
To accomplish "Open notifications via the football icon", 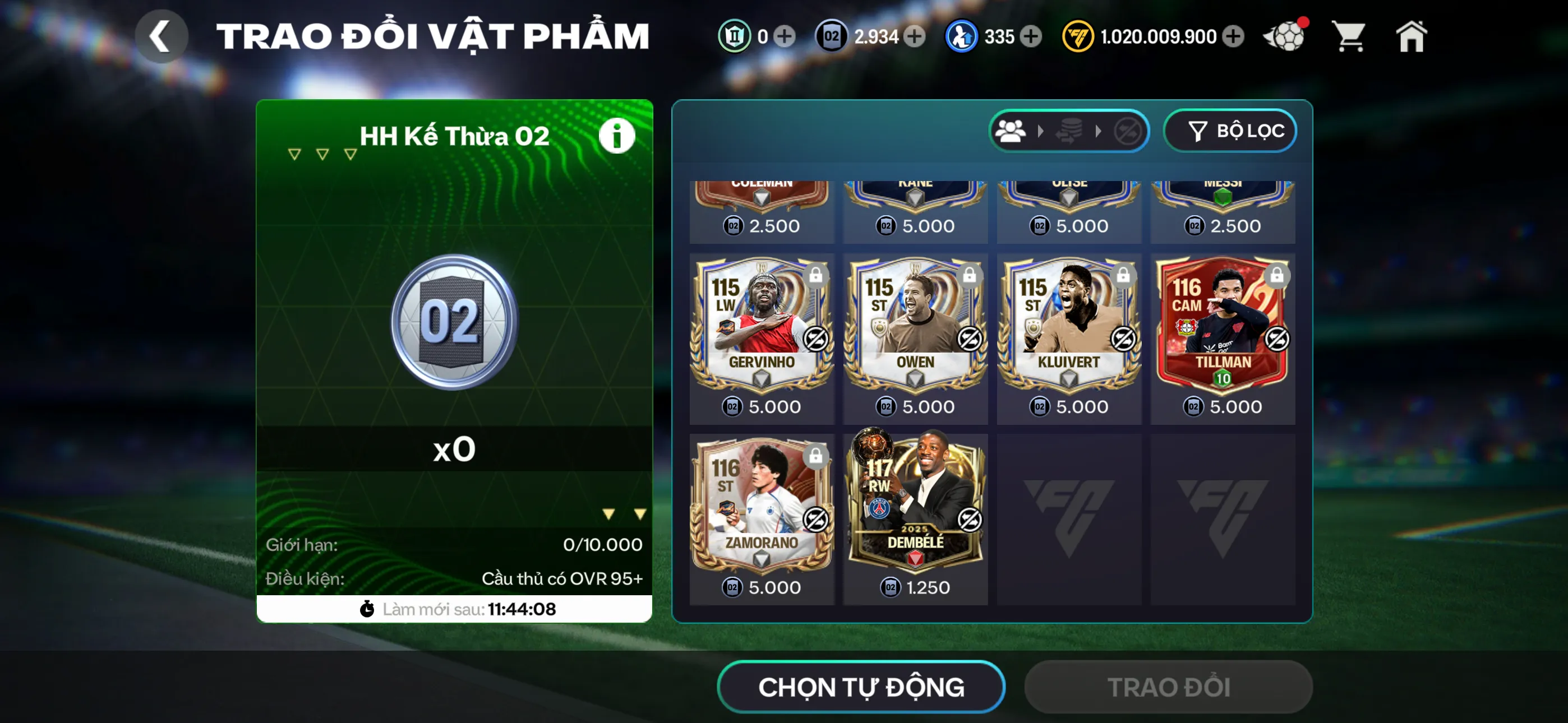I will tap(1284, 36).
